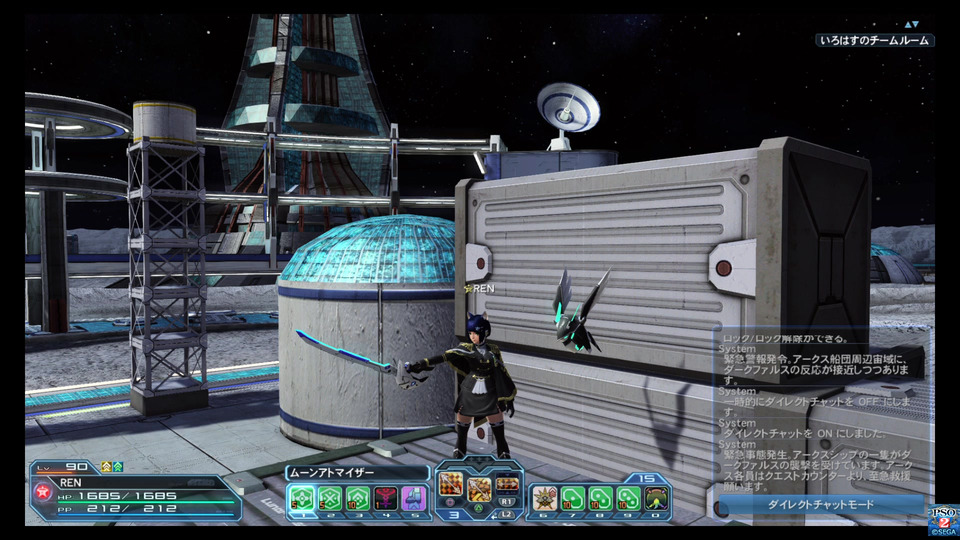Activate the dark red item in slot 4
The width and height of the screenshot is (960, 540).
pos(386,498)
